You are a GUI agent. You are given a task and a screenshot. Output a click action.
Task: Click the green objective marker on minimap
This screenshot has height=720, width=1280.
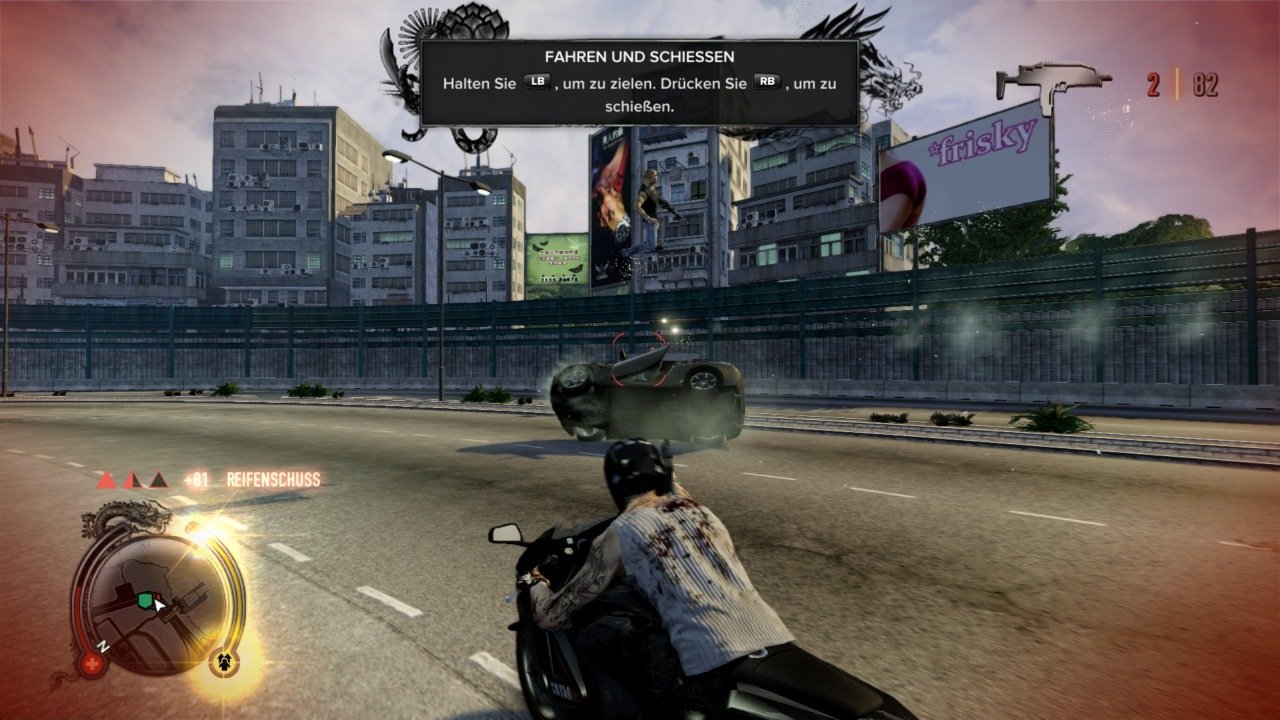click(145, 600)
